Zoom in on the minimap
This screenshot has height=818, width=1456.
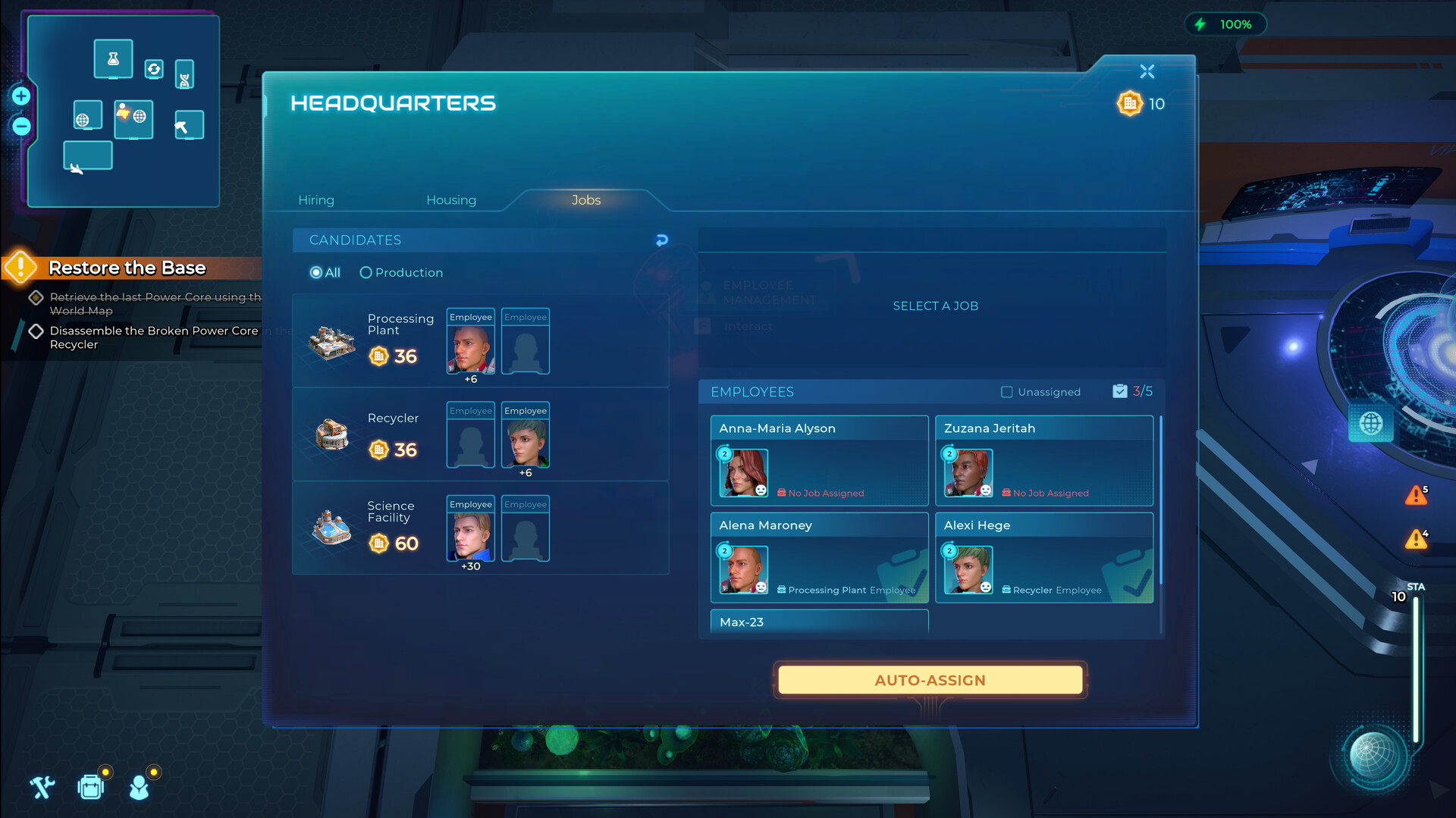point(20,96)
